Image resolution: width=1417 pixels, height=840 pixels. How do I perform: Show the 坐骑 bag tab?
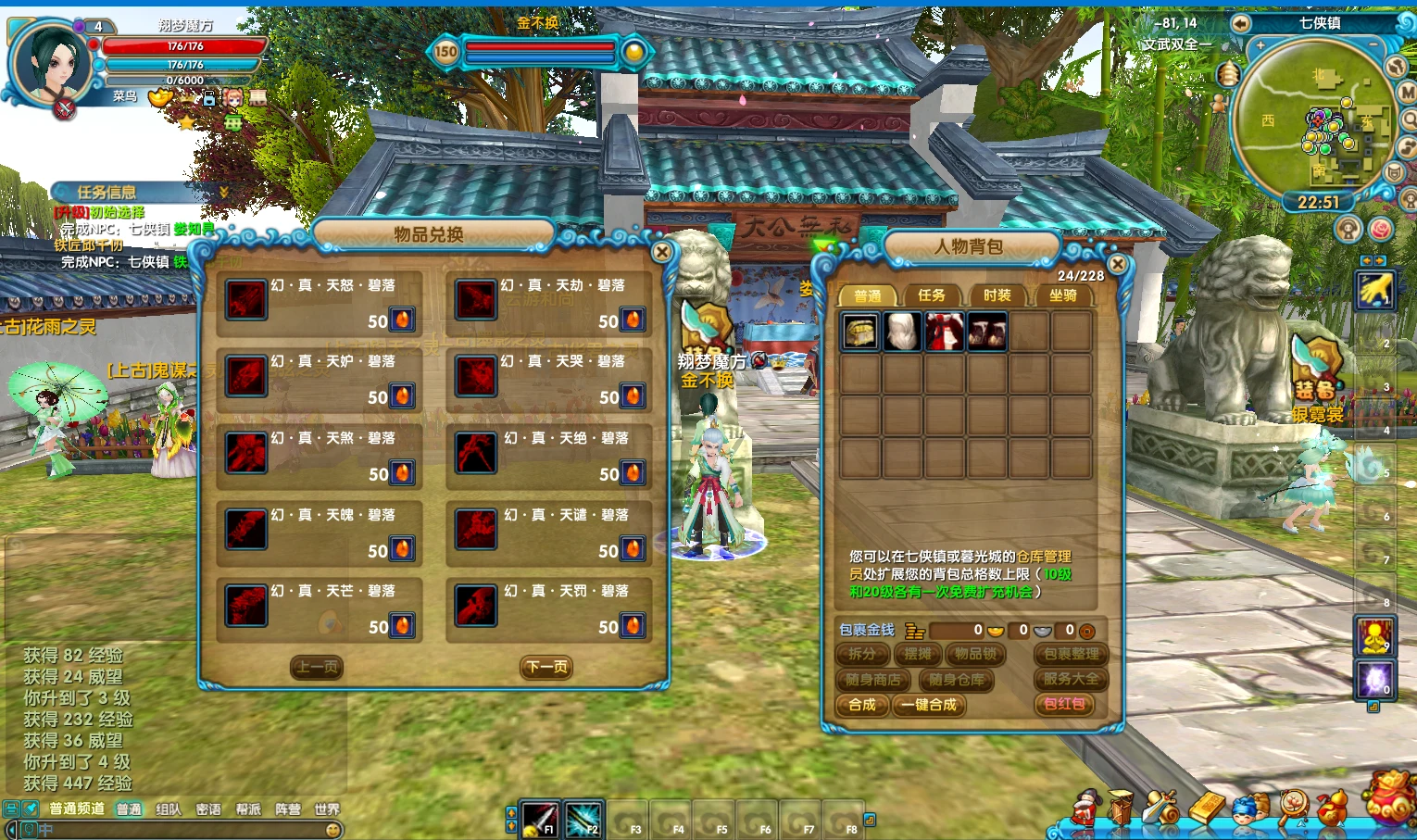(x=1062, y=295)
